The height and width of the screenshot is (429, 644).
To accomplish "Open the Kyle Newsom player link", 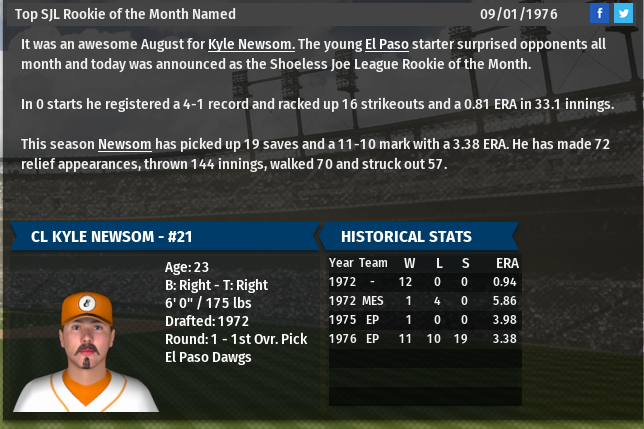I will (x=250, y=45).
